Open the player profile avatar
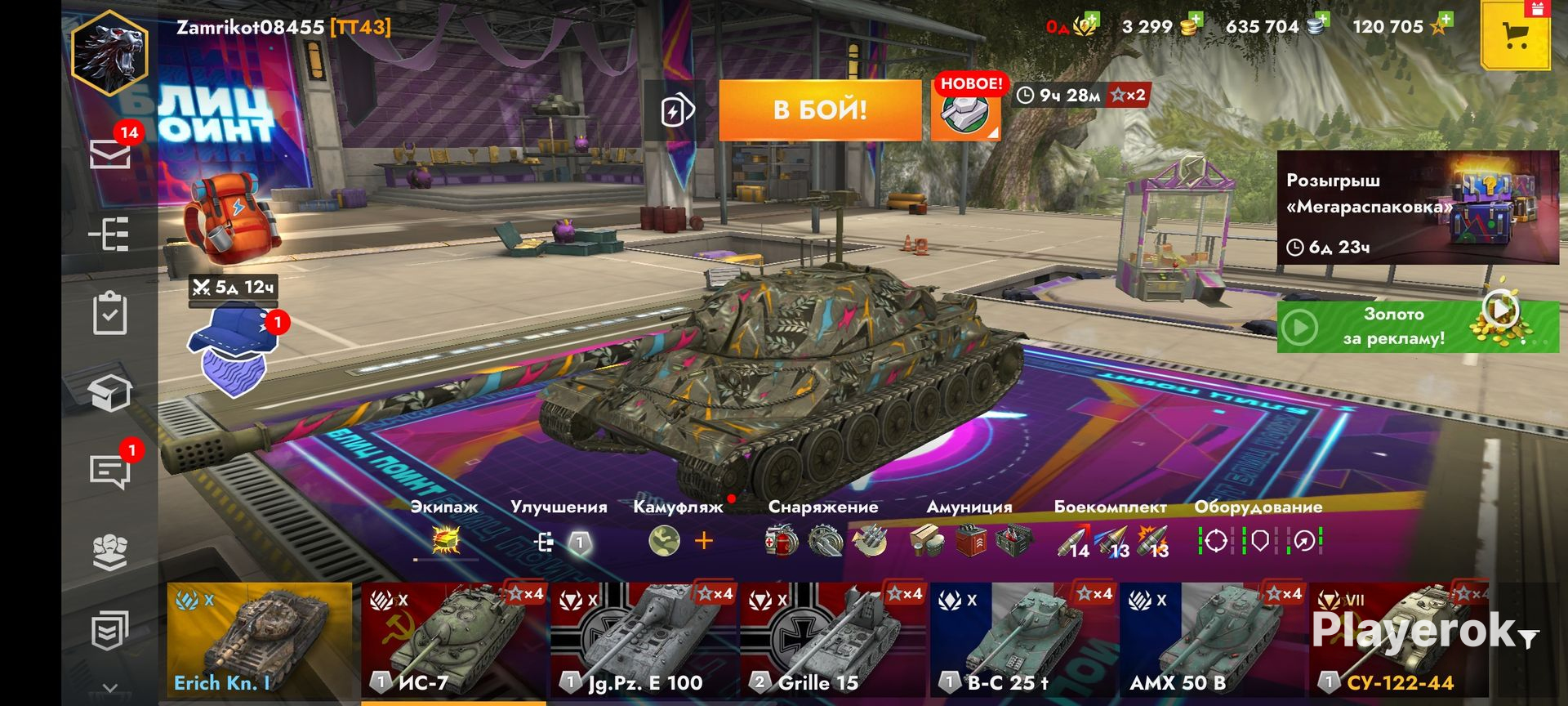 (110, 51)
